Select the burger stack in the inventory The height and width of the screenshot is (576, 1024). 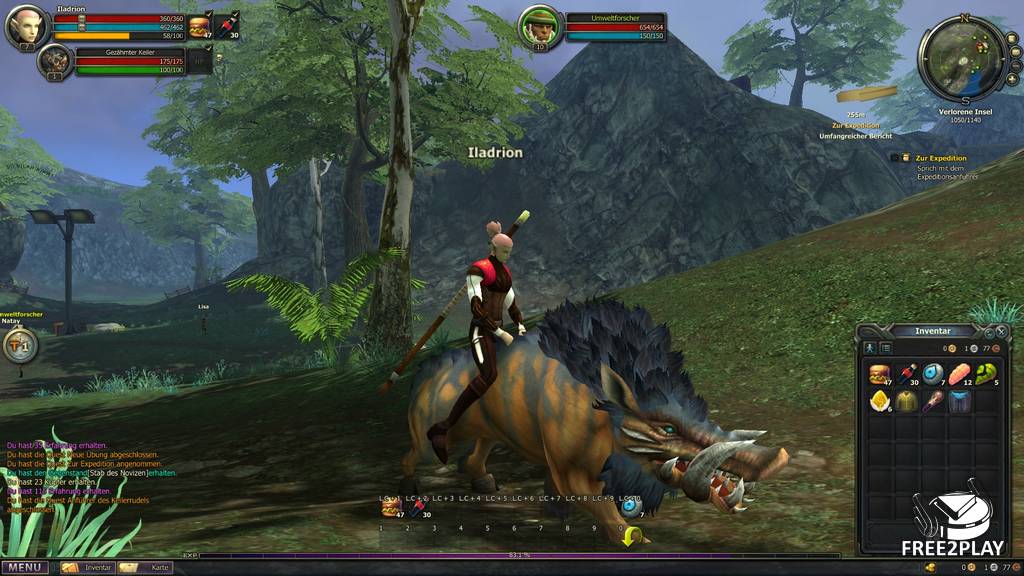[880, 374]
